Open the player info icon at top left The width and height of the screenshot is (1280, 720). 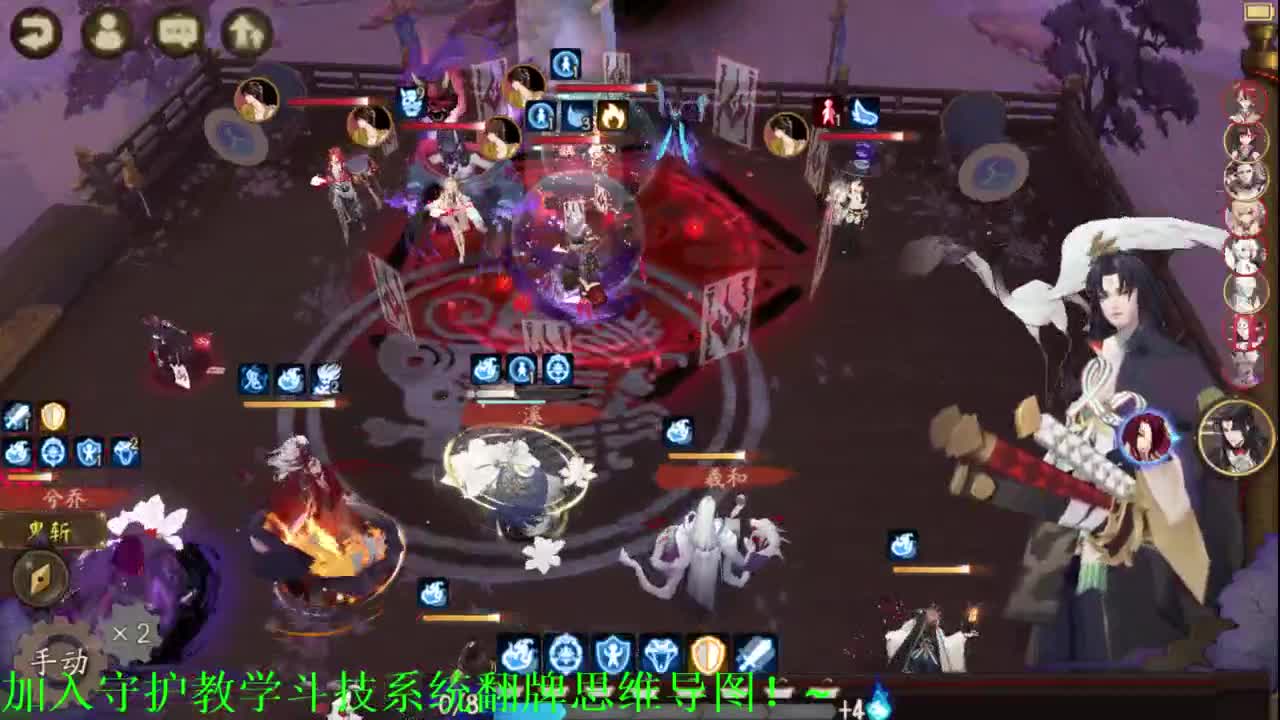(105, 33)
